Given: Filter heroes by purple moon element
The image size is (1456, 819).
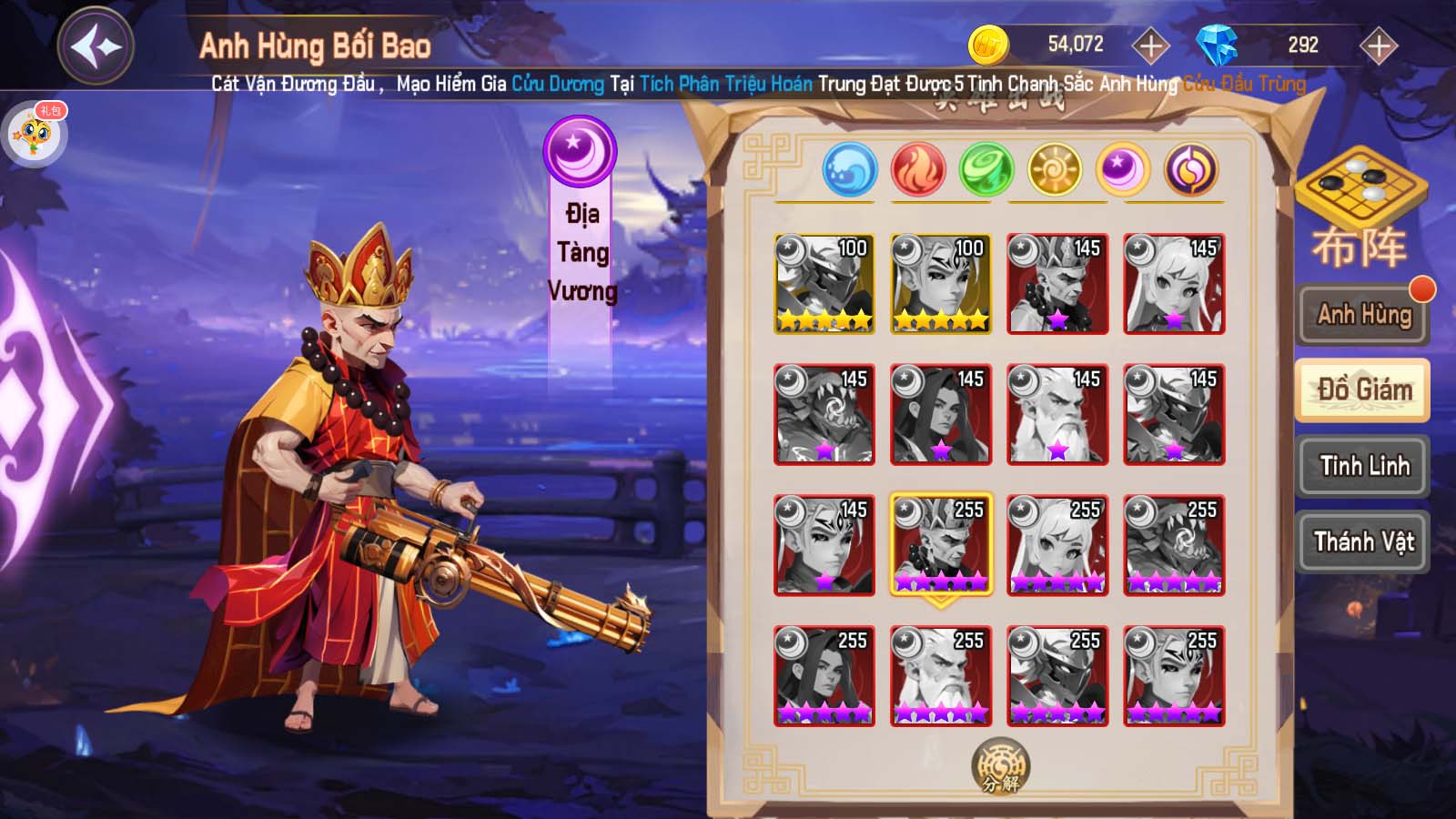Looking at the screenshot, I should (1122, 170).
